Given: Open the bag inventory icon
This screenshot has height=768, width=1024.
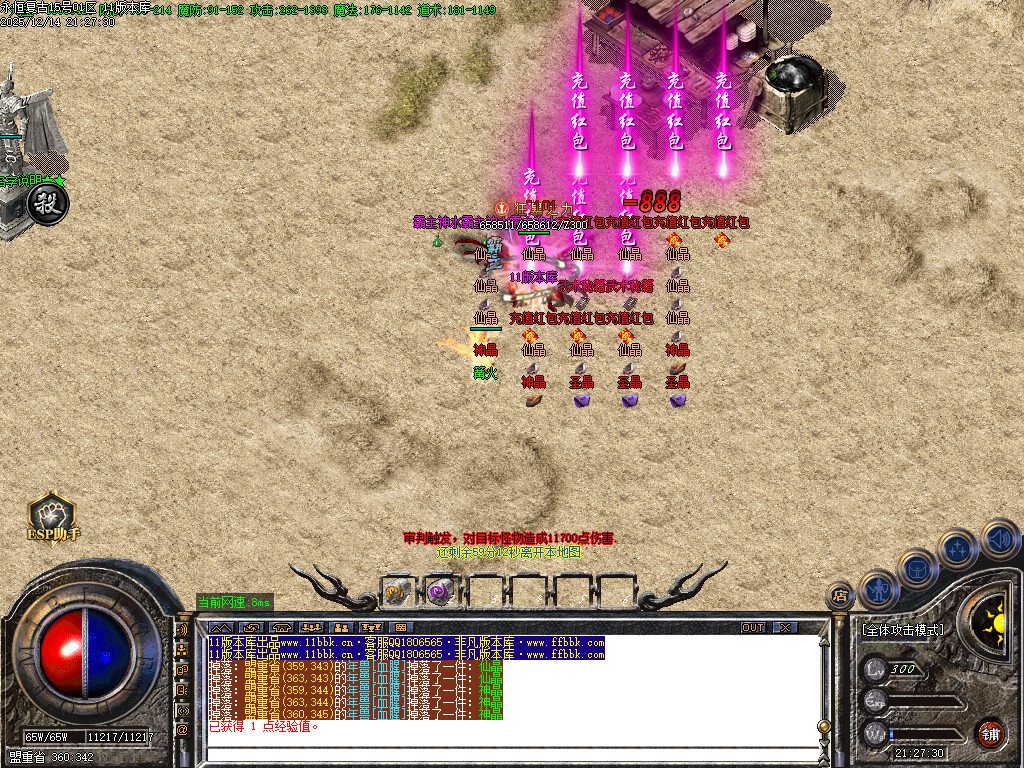Looking at the screenshot, I should coord(917,569).
